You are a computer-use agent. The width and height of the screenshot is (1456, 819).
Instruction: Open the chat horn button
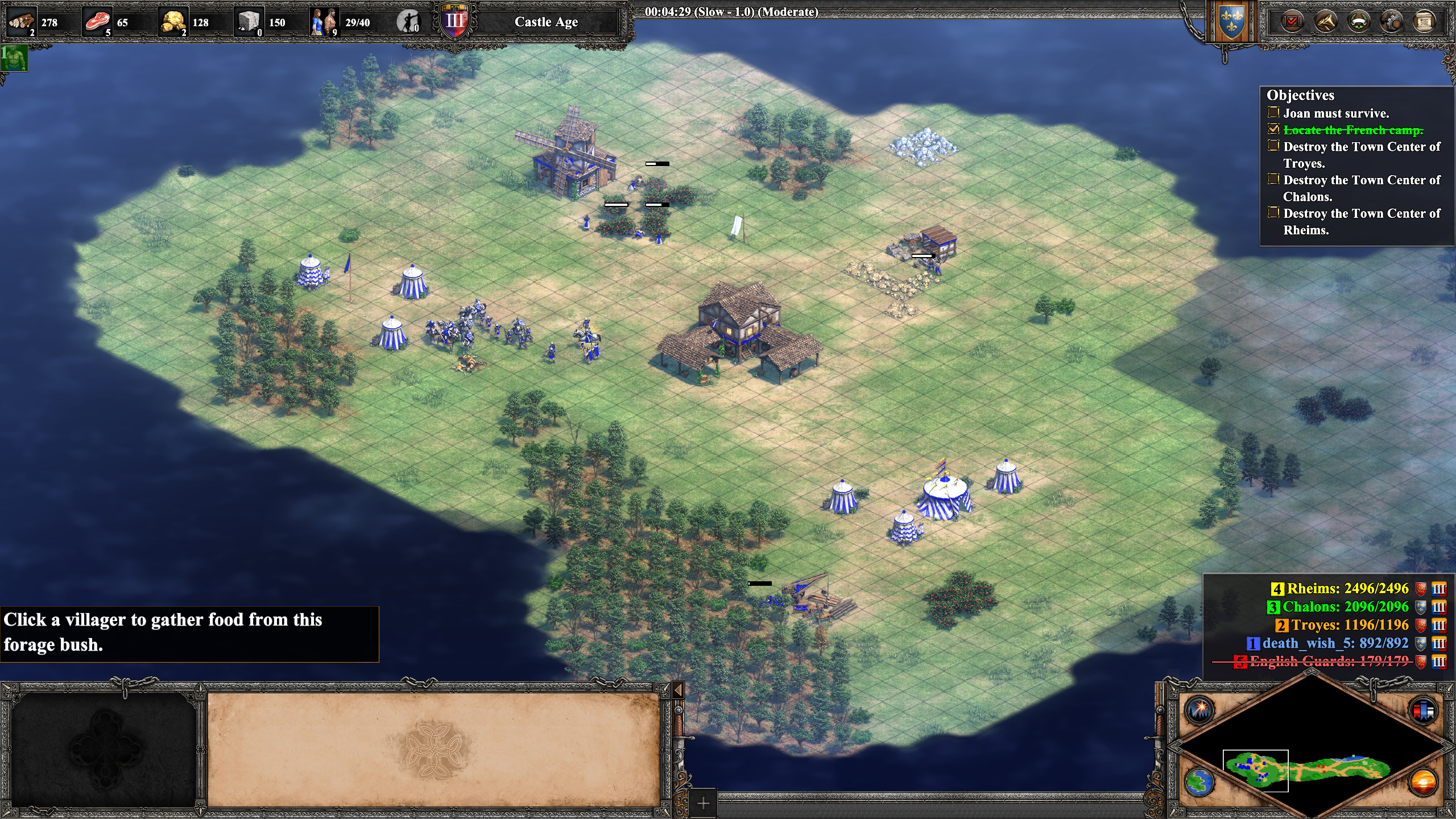[1326, 22]
